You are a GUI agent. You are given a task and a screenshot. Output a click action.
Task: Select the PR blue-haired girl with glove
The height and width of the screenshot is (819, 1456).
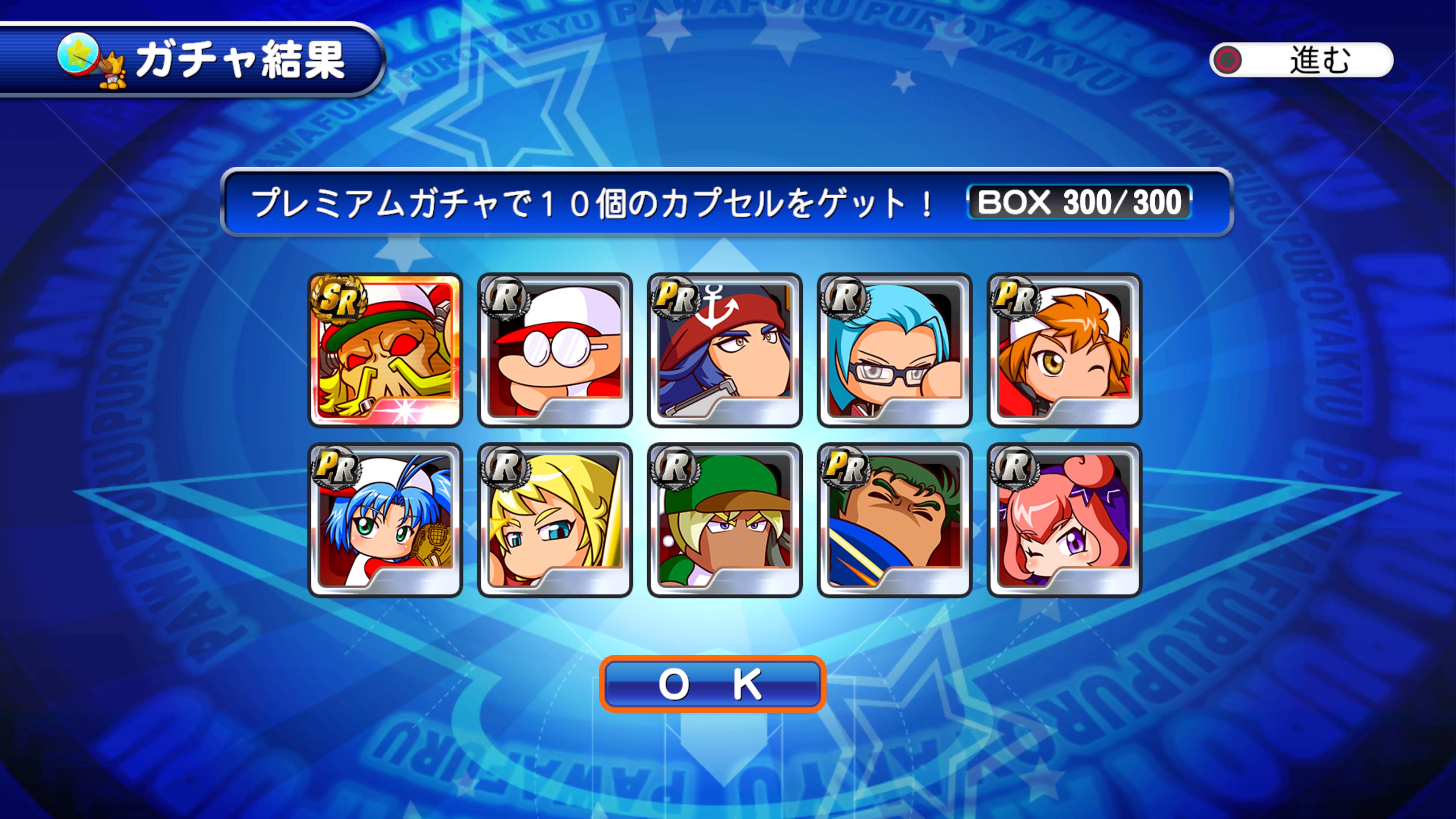point(385,520)
